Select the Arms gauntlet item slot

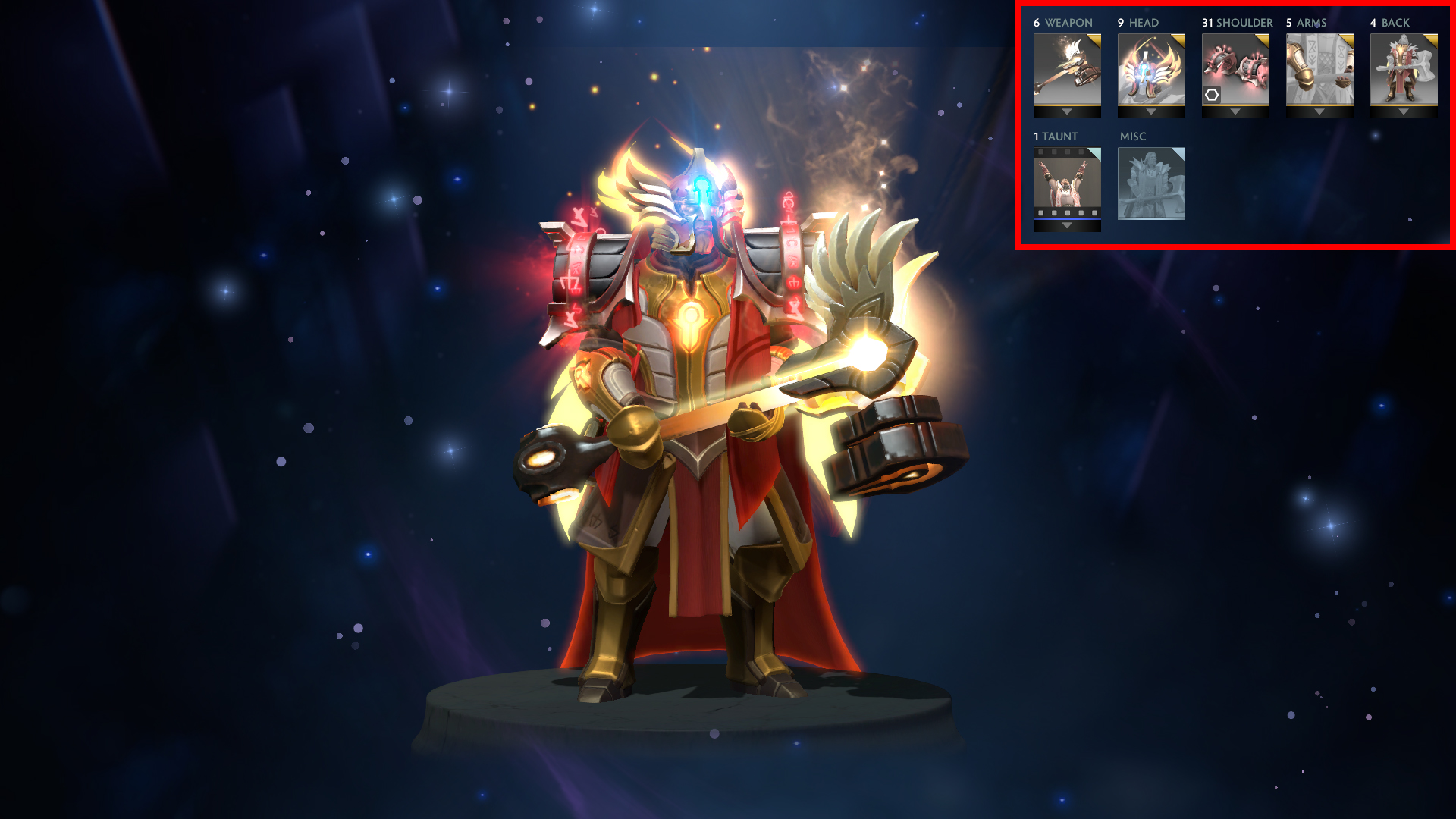click(x=1319, y=69)
